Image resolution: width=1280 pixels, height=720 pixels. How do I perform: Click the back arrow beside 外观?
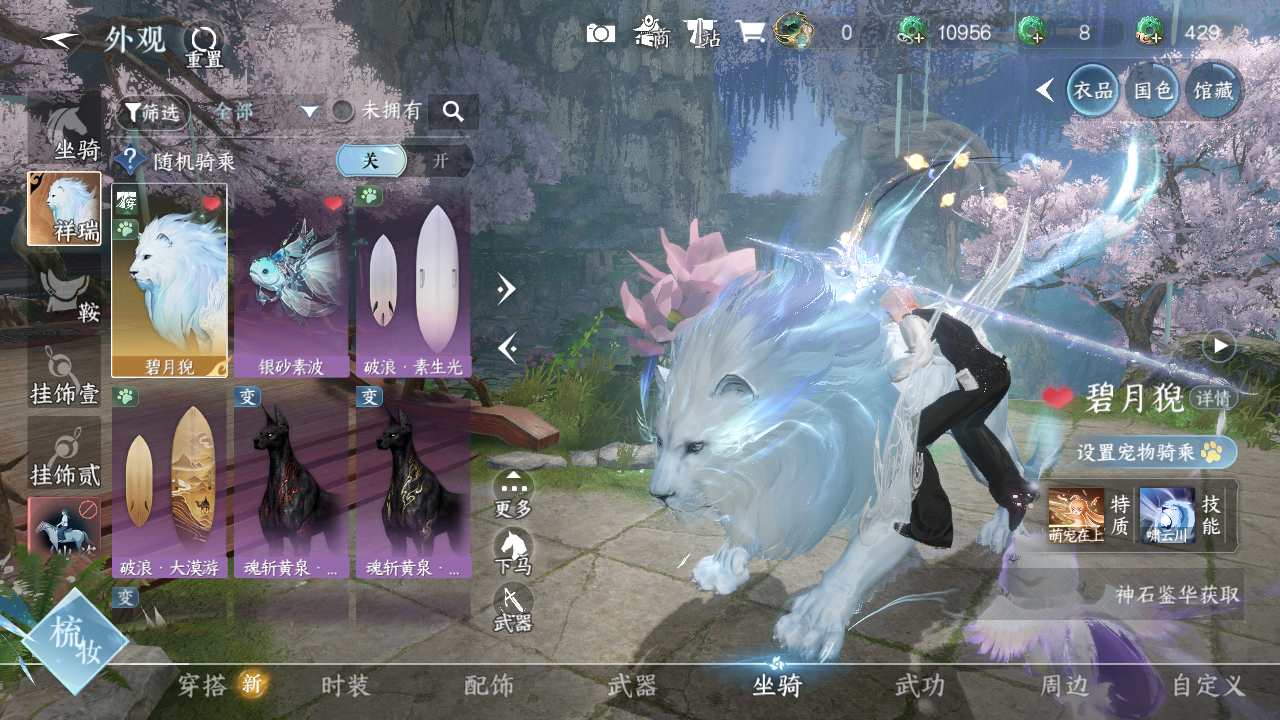point(64,41)
